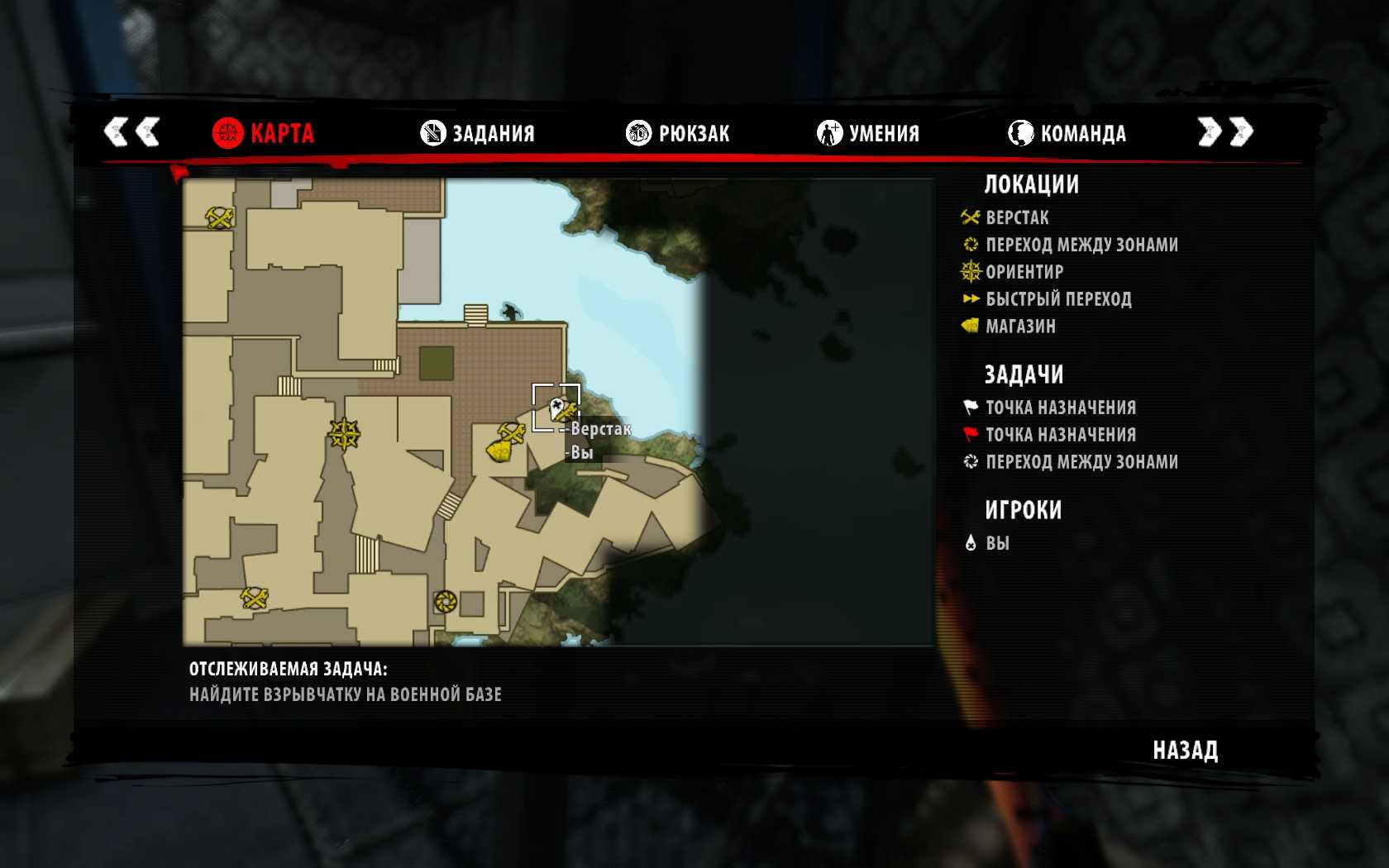Image resolution: width=1389 pixels, height=868 pixels.
Task: Choose the Верстак legend entry
Action: (x=1017, y=217)
